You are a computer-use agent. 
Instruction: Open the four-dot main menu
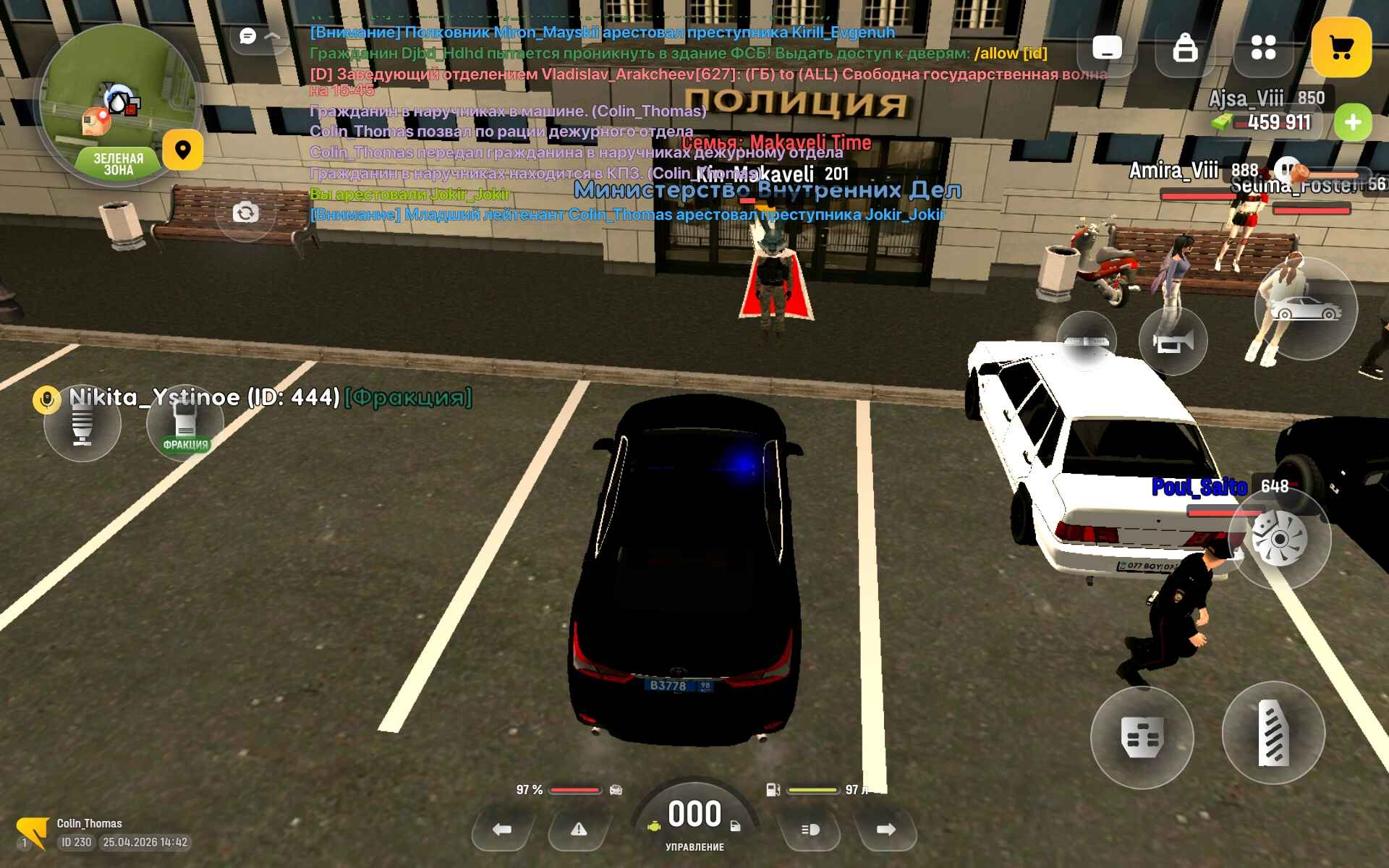1263,48
